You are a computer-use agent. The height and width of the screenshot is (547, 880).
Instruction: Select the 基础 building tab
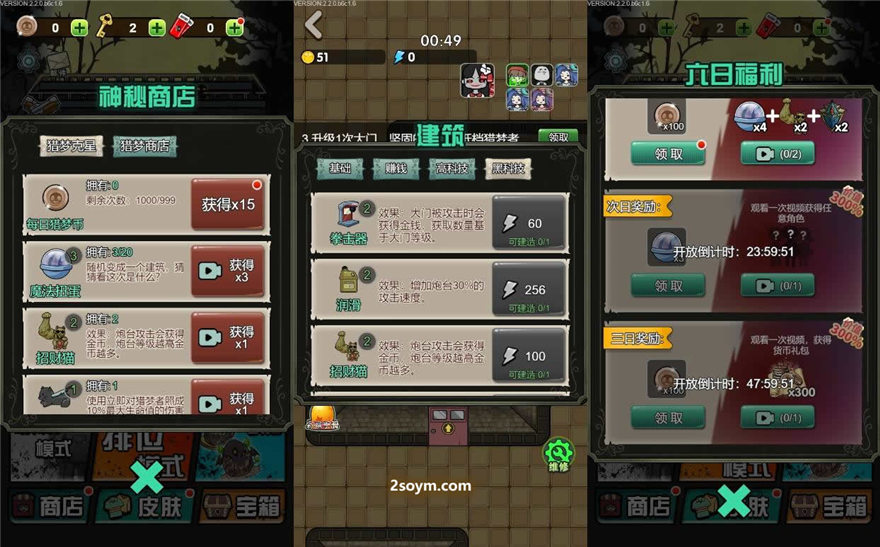[339, 169]
